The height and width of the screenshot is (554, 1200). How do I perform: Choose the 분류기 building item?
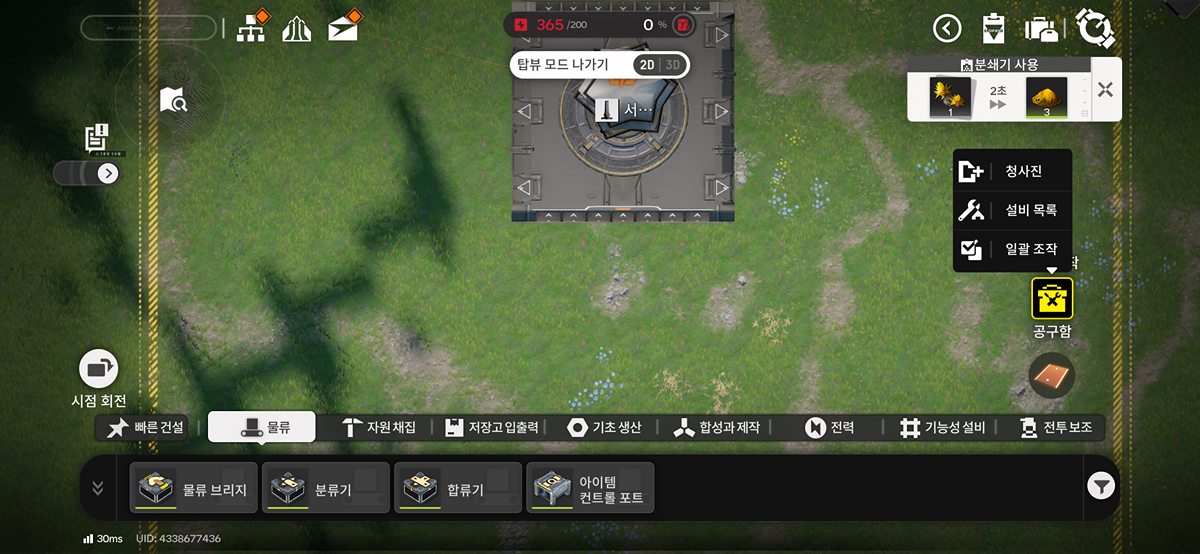click(x=326, y=488)
